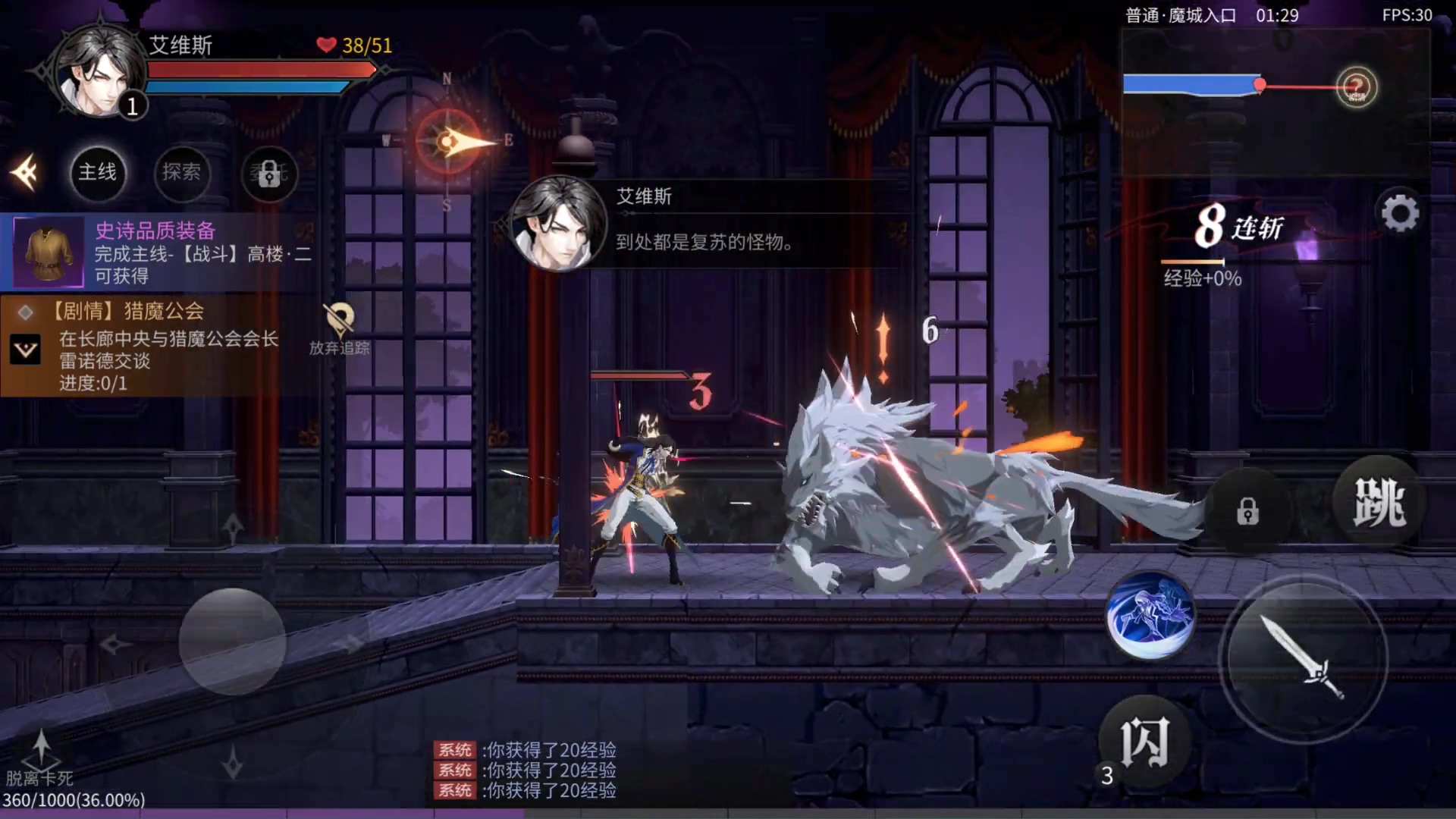Click the question mark boss marker
Screen dimensions: 1456x819
point(1356,87)
